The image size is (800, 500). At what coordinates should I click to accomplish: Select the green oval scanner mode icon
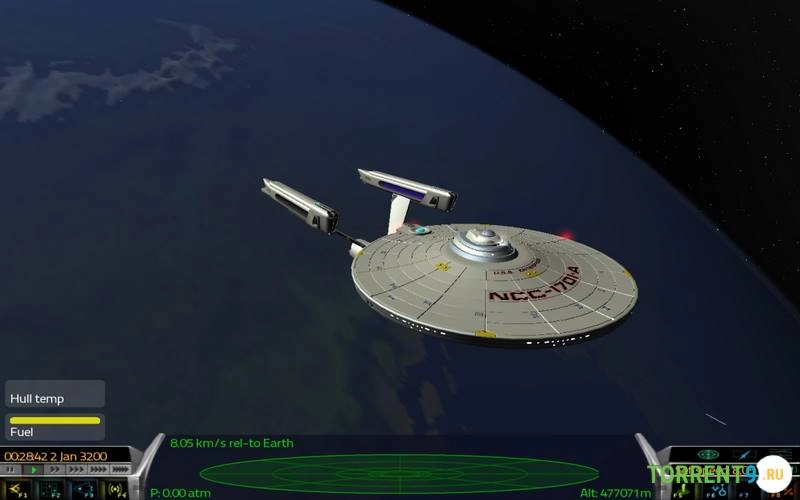pos(708,455)
